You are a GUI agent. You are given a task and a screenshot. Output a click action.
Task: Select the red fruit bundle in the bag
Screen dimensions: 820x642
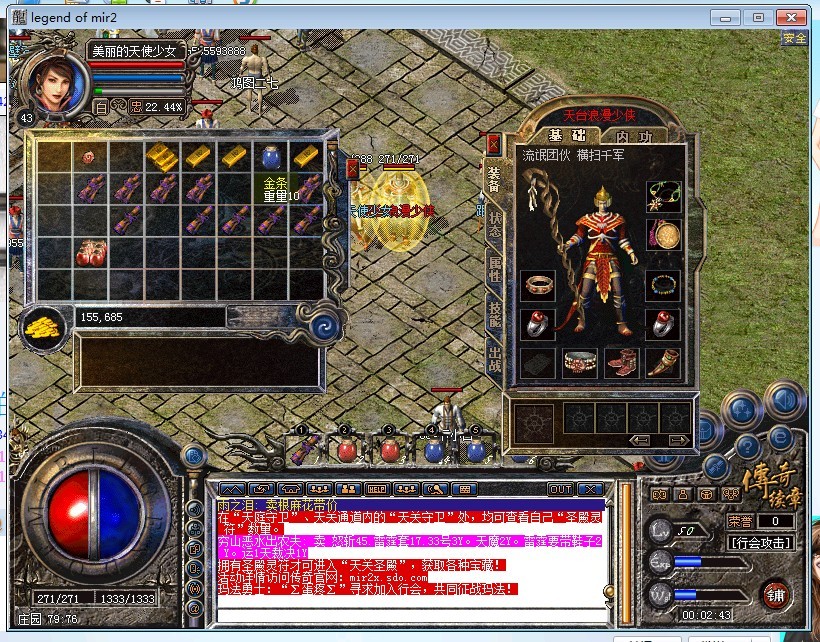(91, 252)
